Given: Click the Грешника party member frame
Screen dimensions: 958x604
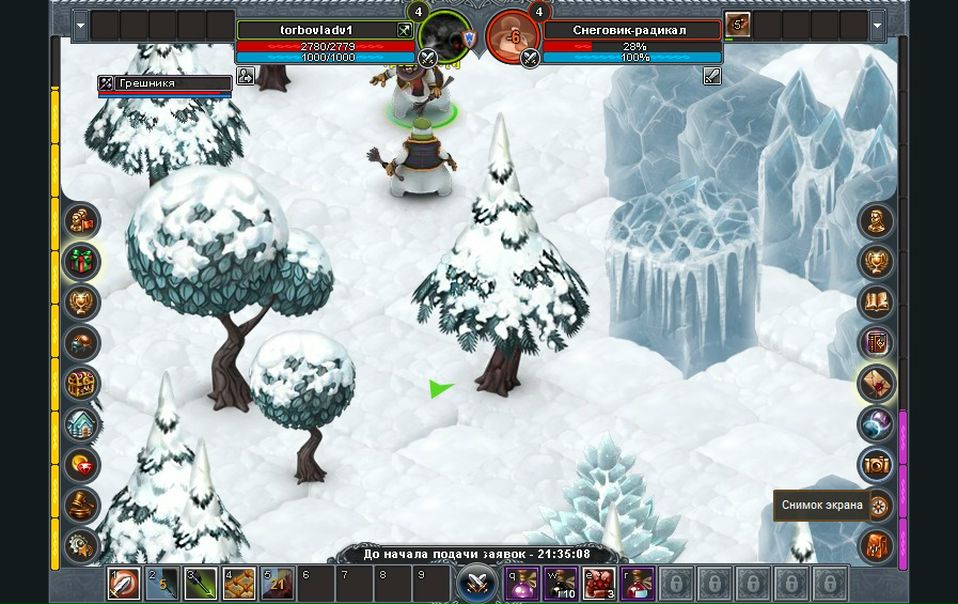Looking at the screenshot, I should 165,84.
